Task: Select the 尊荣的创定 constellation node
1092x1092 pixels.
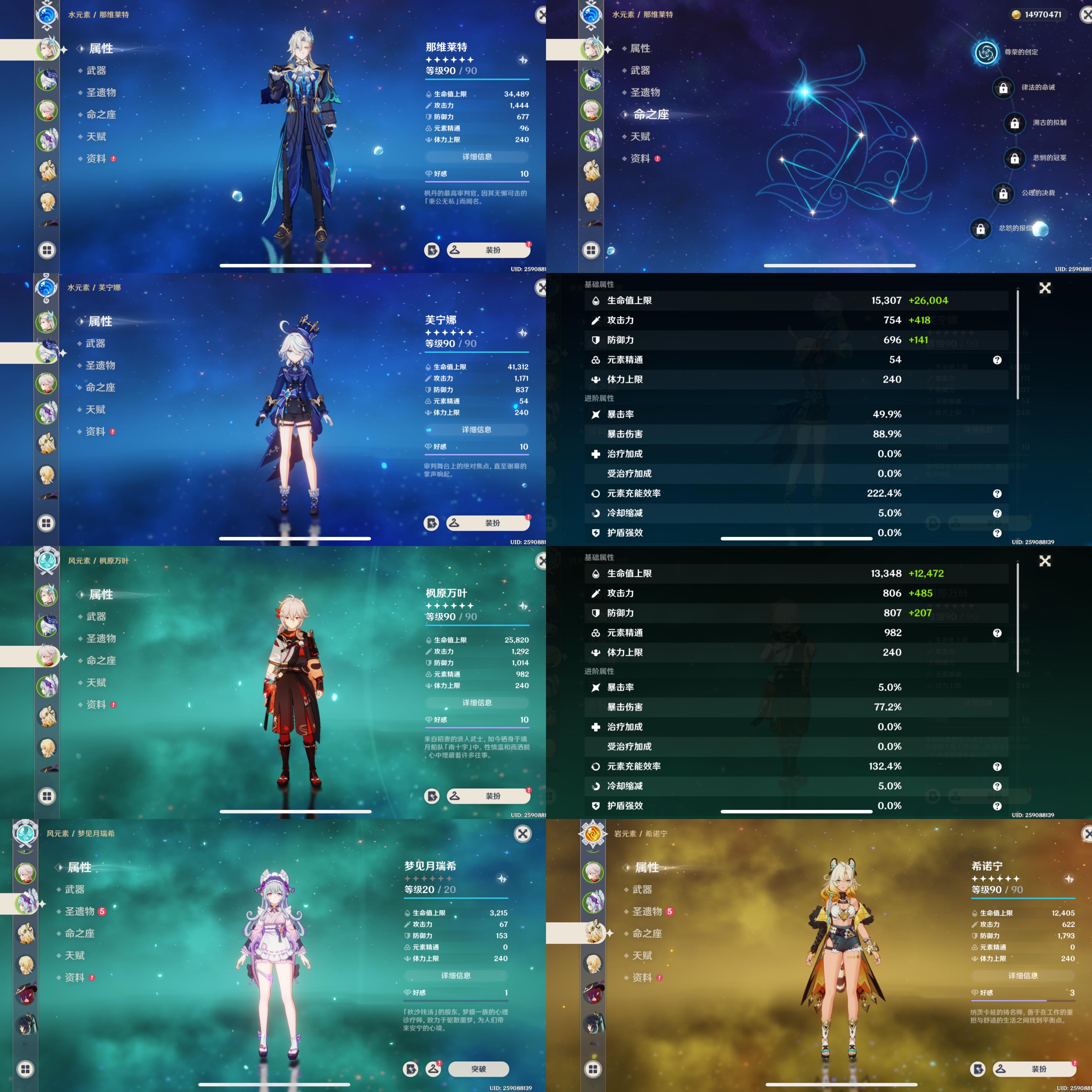Action: click(x=986, y=53)
